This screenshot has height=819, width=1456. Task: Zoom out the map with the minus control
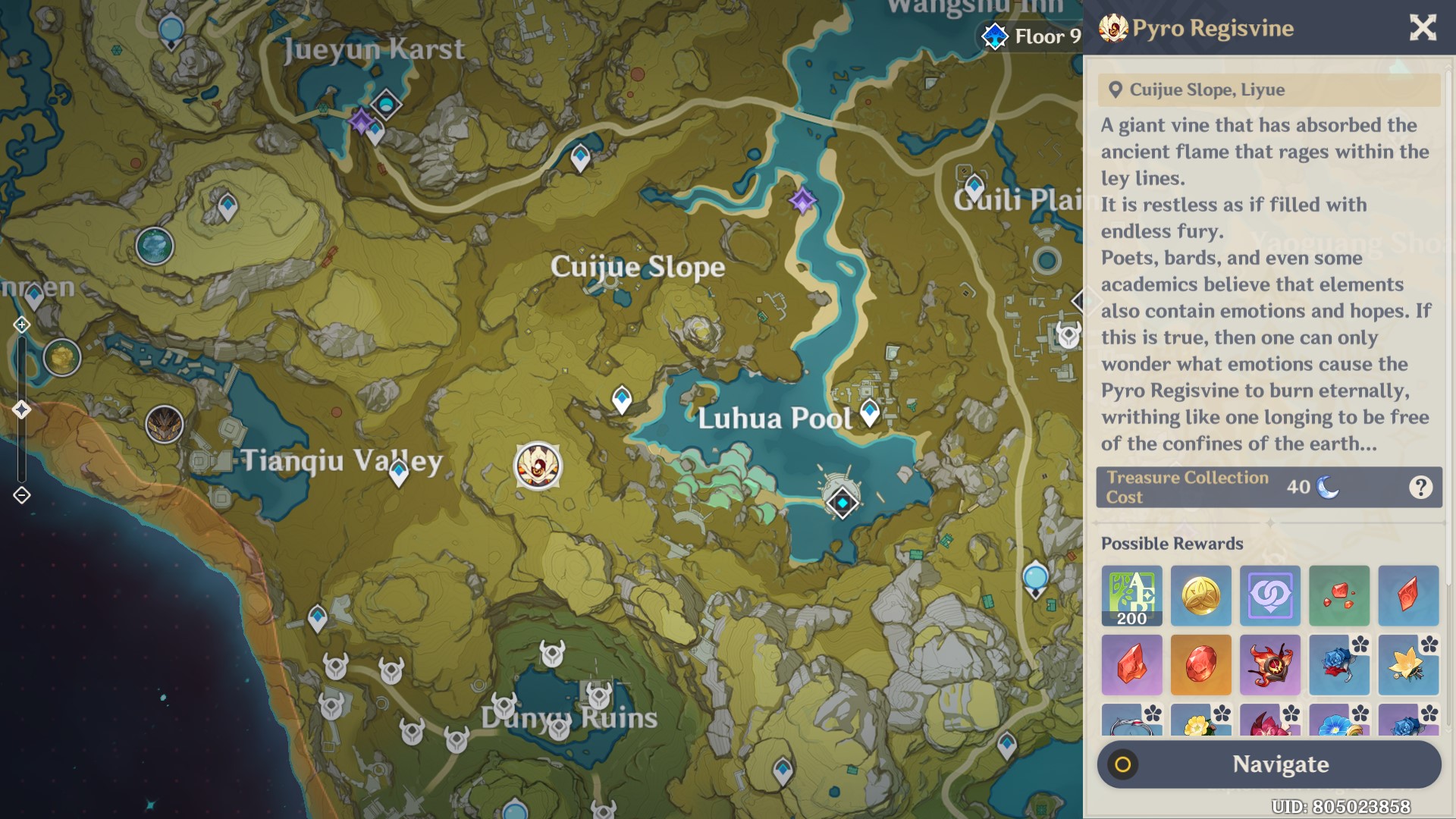point(21,495)
